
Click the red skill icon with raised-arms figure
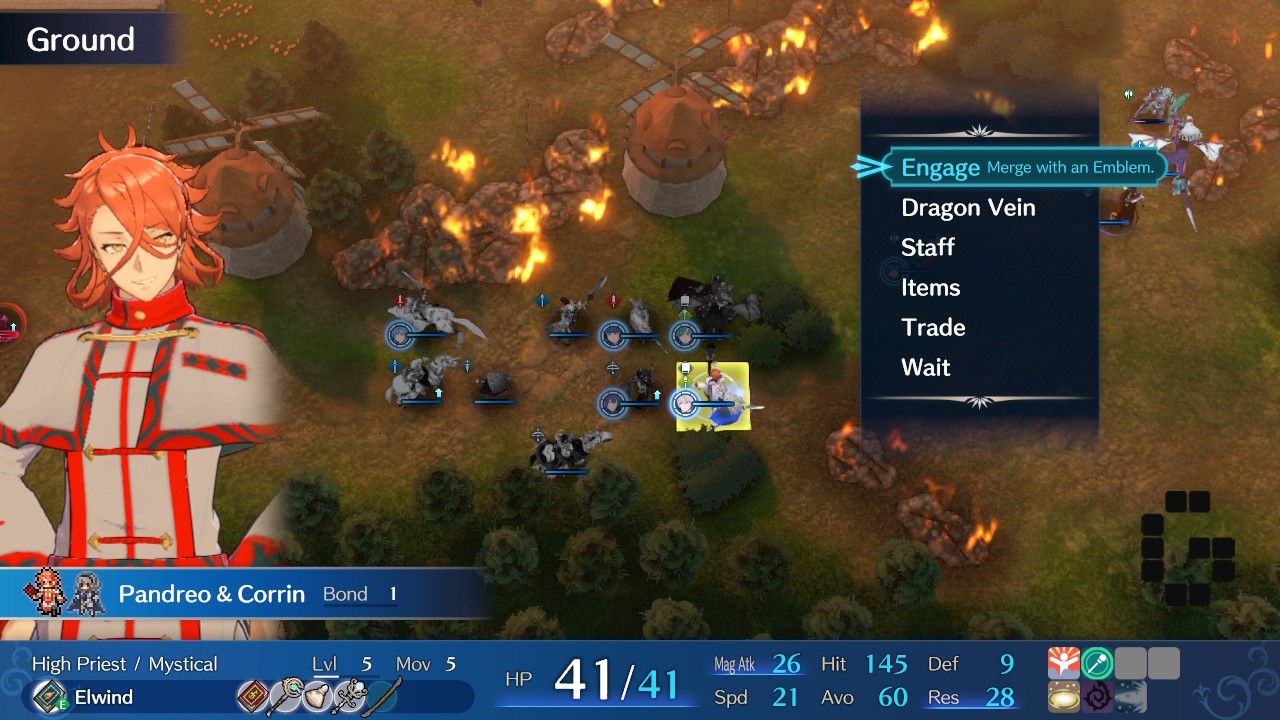[1063, 662]
